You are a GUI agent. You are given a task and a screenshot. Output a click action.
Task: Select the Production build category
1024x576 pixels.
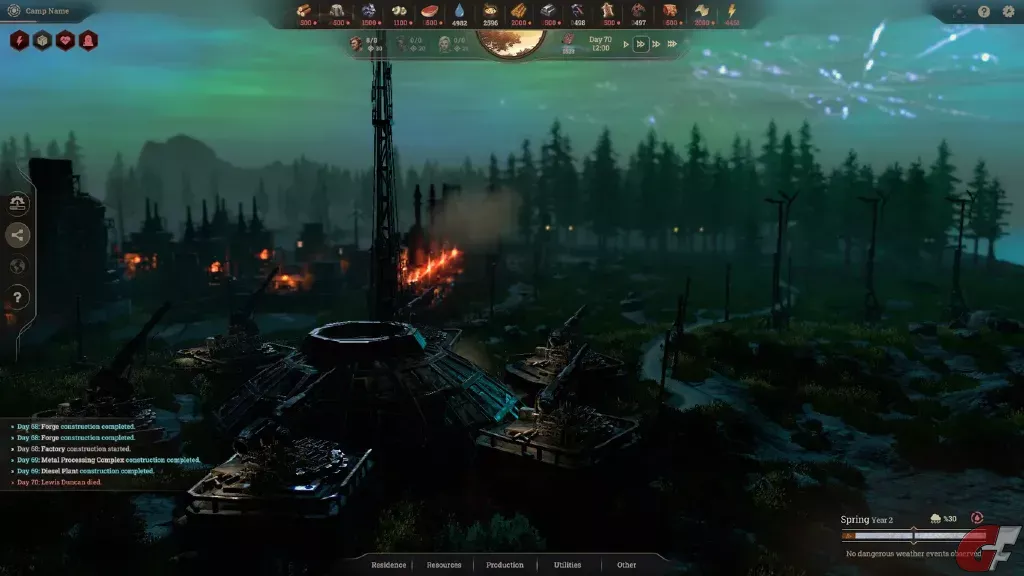tap(505, 565)
